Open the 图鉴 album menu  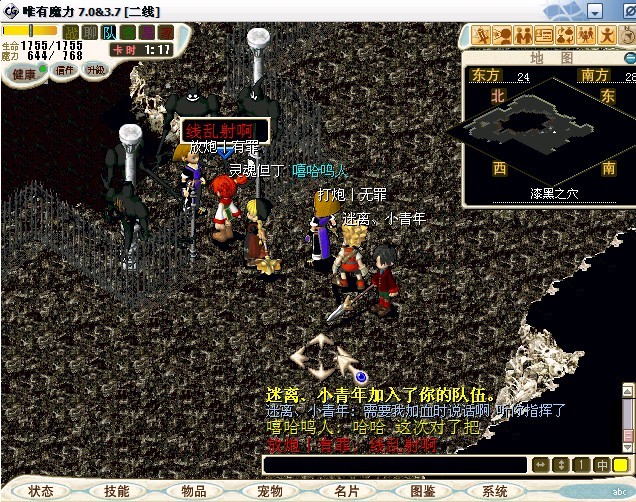pos(422,491)
